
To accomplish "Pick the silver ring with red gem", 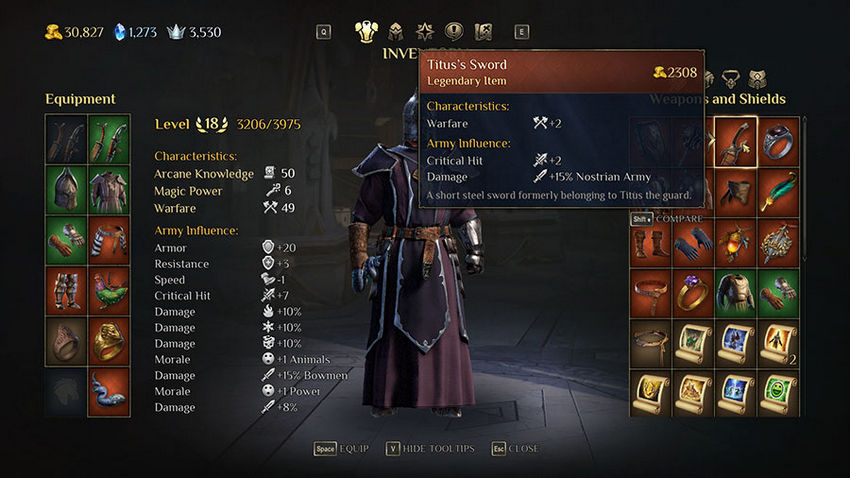I will (778, 141).
